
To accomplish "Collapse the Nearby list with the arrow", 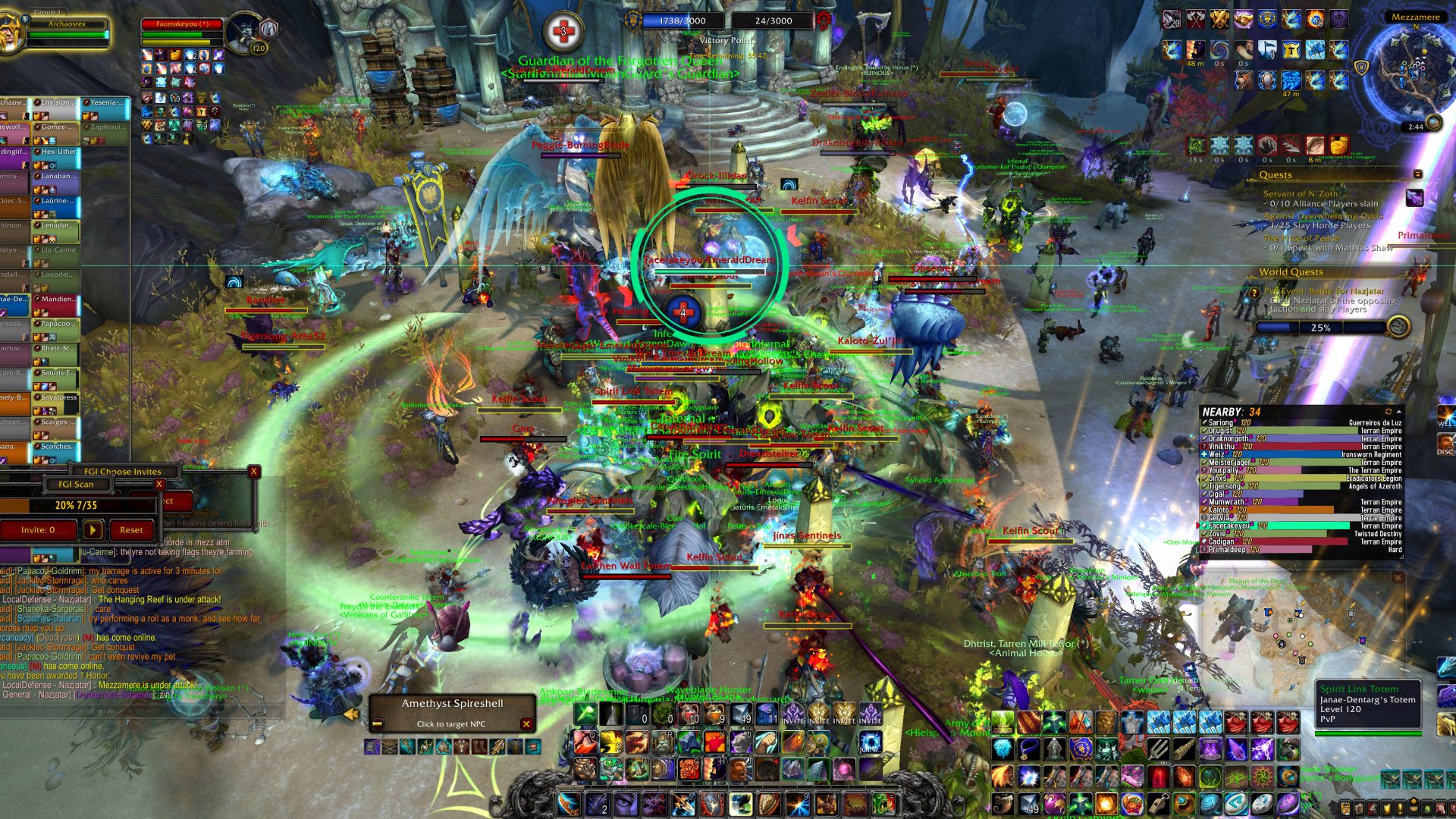I will [1398, 412].
